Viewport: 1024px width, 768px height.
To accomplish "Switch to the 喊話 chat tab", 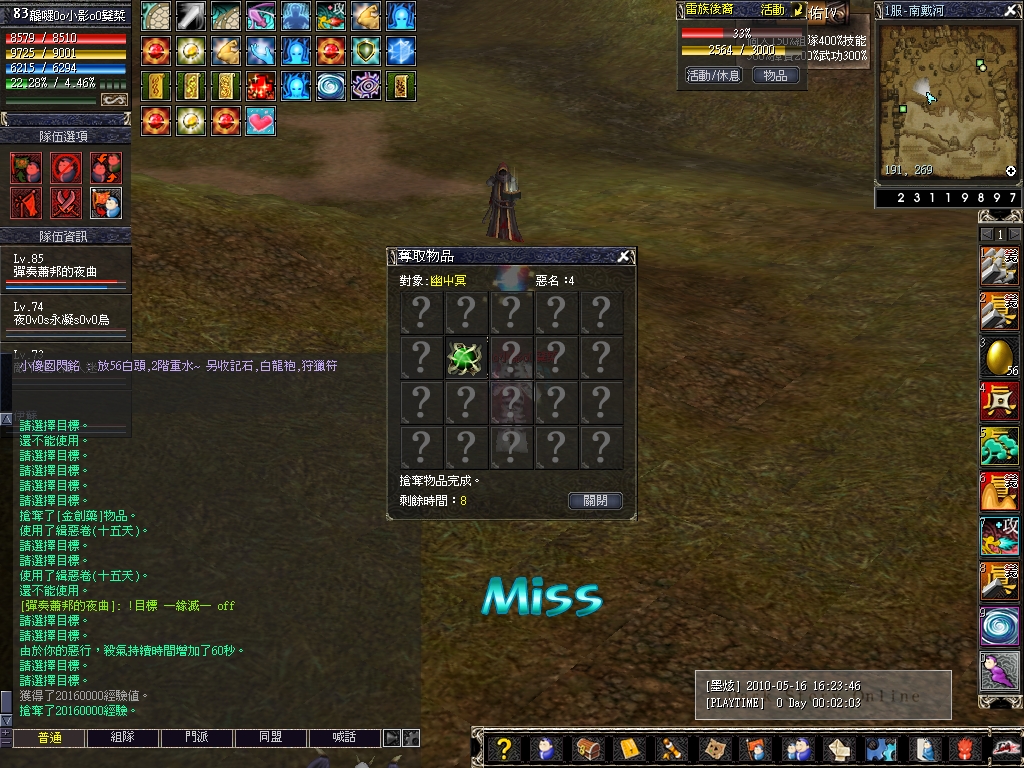I will coord(345,737).
